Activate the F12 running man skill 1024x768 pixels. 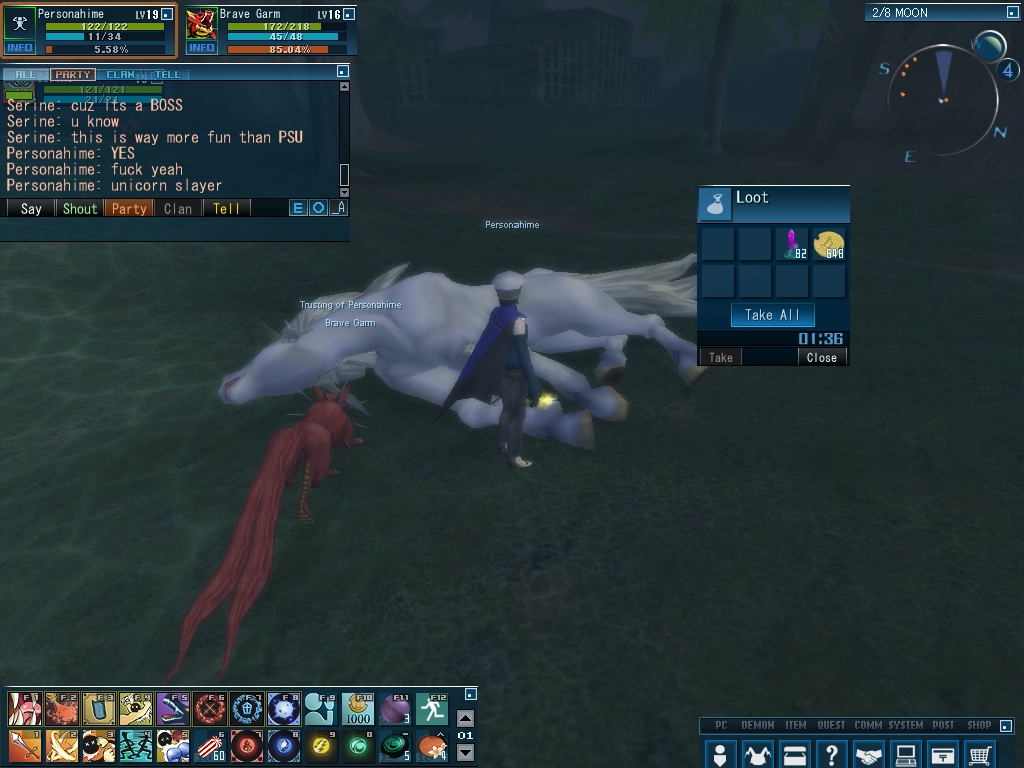[x=432, y=709]
